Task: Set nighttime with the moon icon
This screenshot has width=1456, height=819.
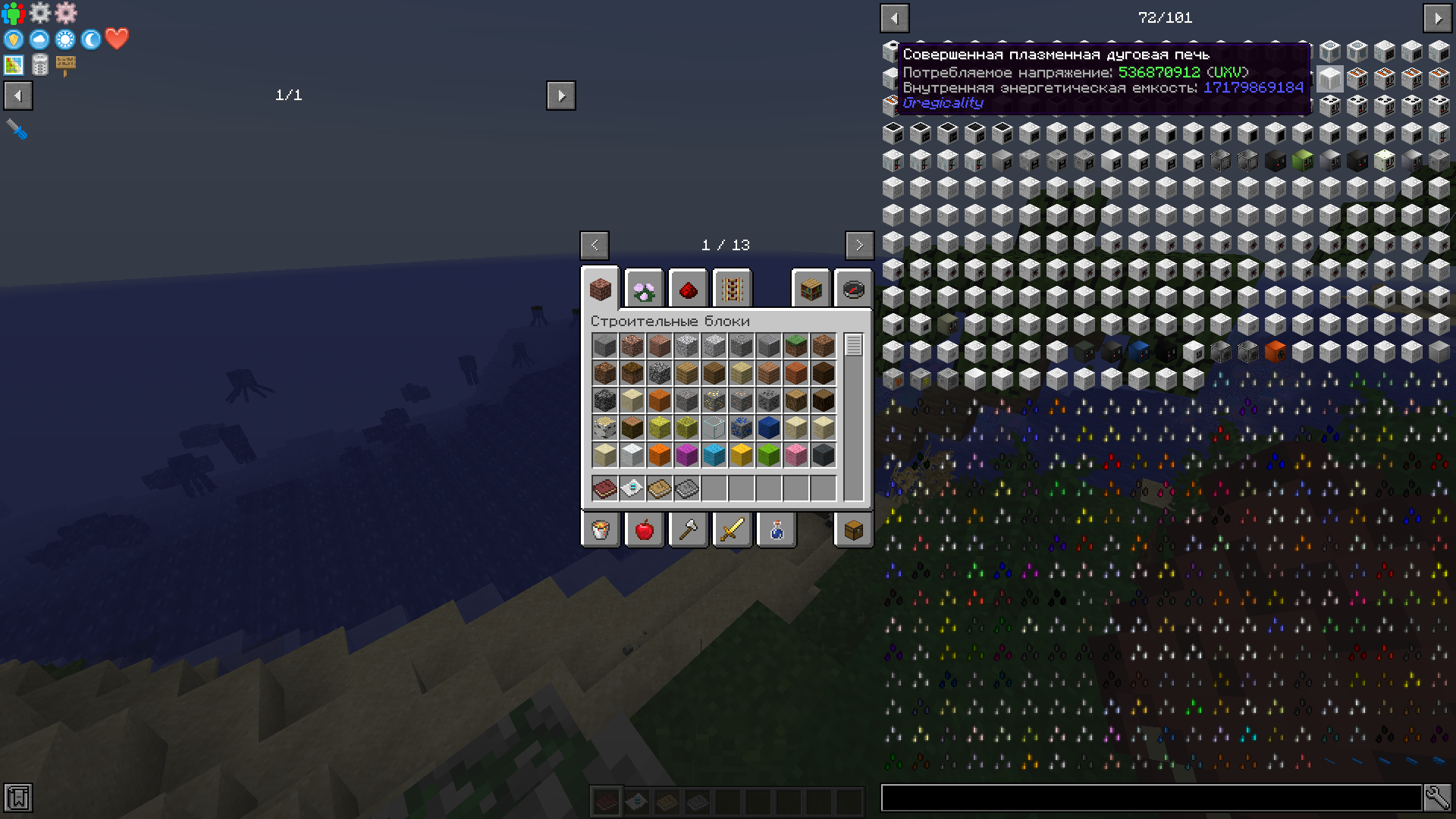Action: coord(91,39)
